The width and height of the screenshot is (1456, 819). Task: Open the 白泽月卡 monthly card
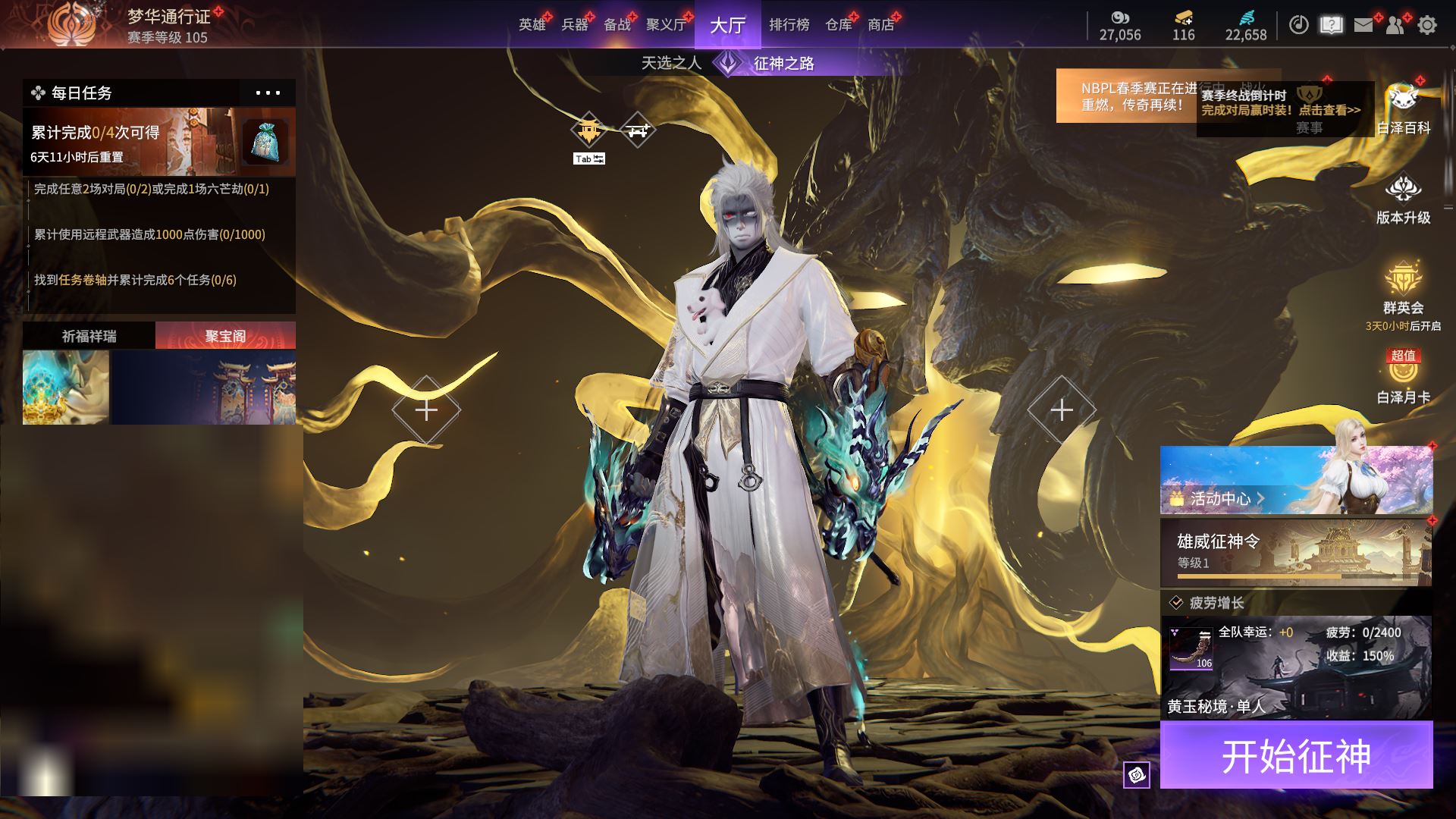(1403, 379)
